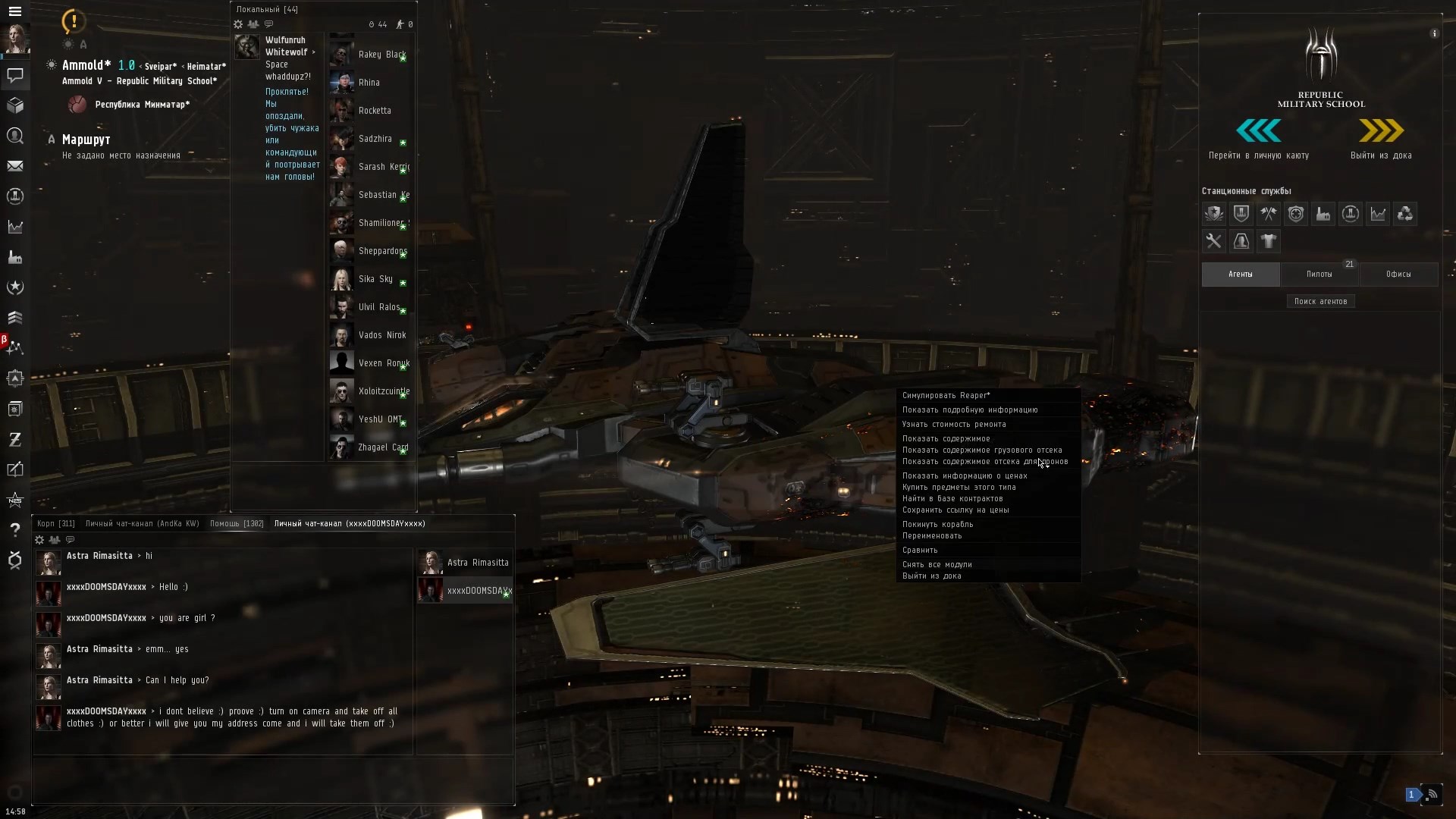Open People & Places magnifier icon in sidebar
The image size is (1456, 819).
15,136
